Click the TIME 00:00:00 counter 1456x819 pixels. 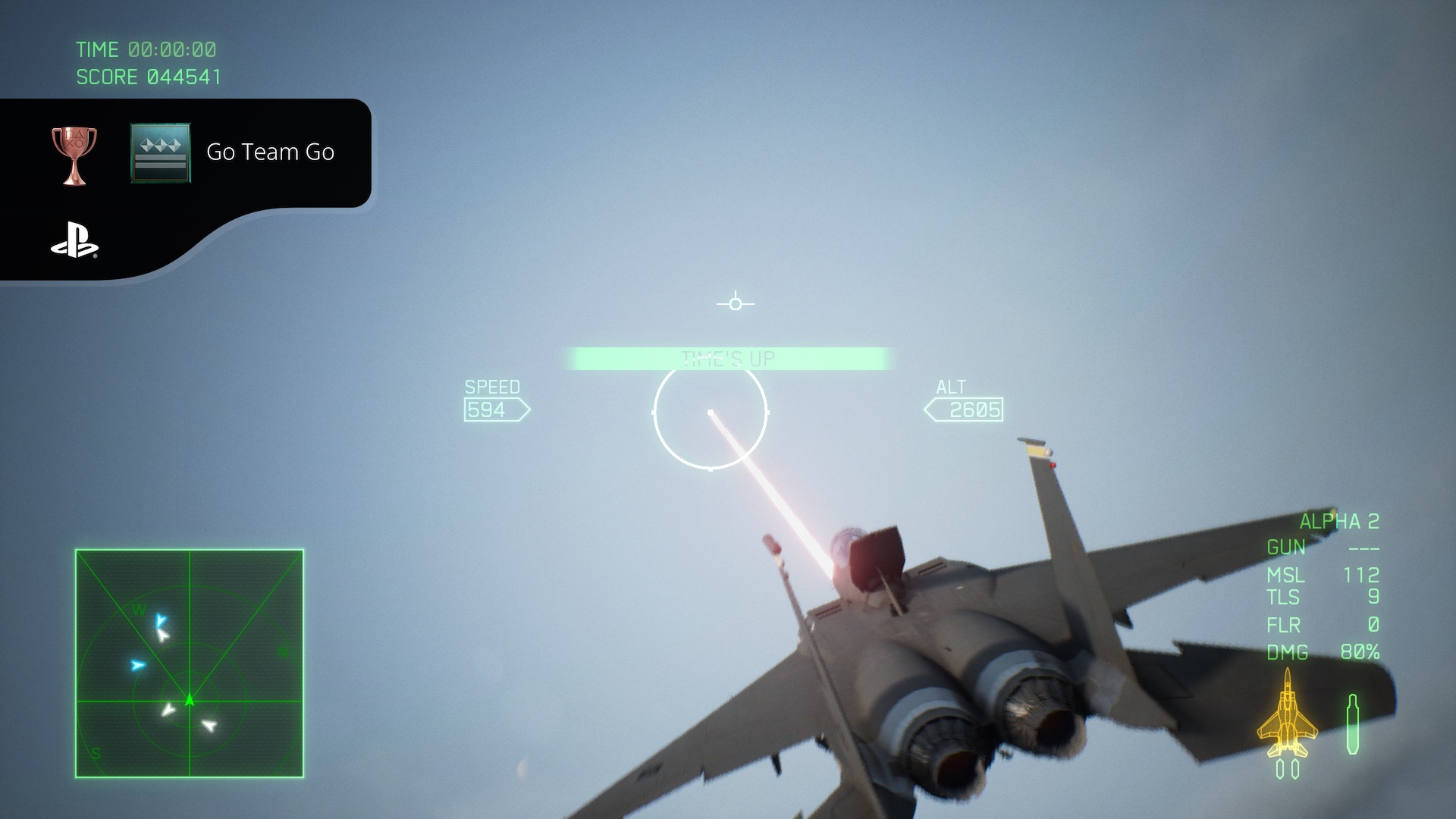(x=144, y=49)
